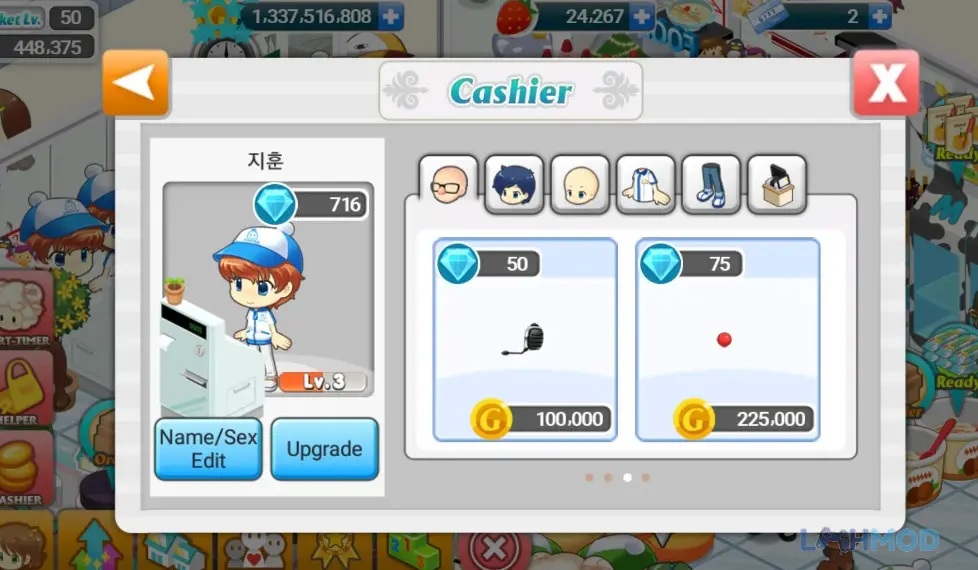The height and width of the screenshot is (570, 978).
Task: Open the Name/Sex Edit option
Action: [208, 449]
